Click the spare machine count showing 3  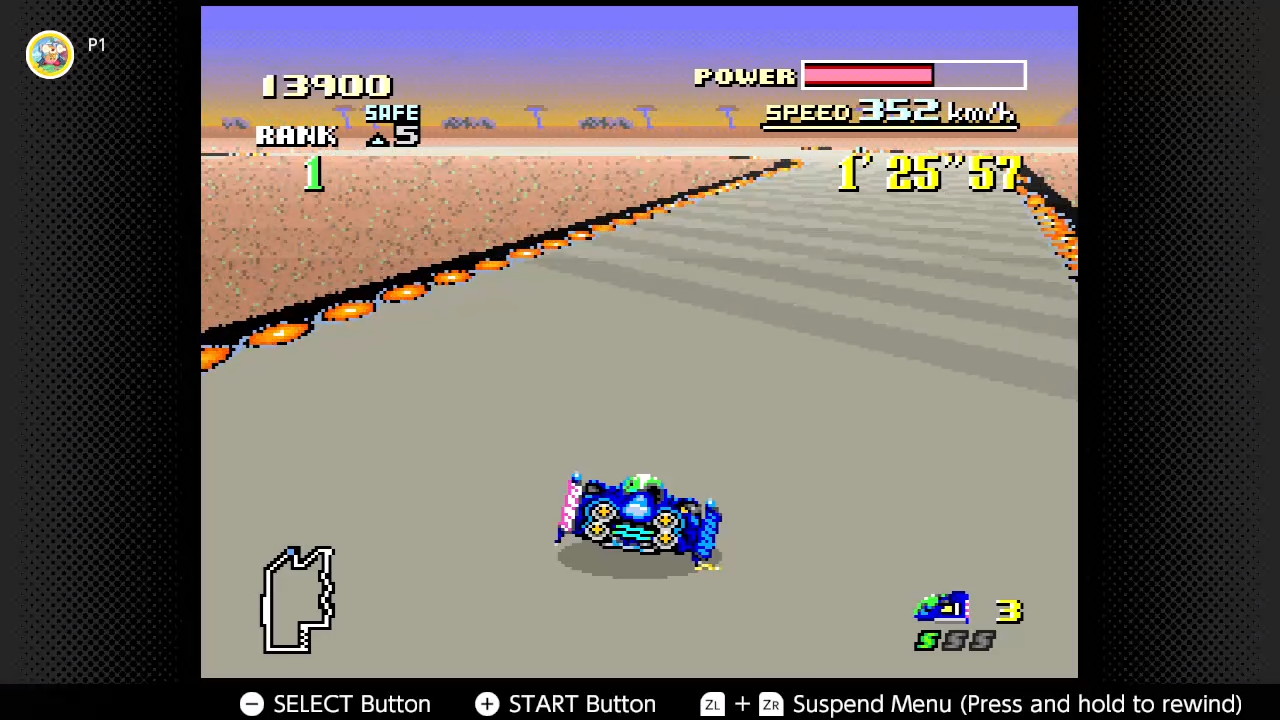tap(1008, 610)
